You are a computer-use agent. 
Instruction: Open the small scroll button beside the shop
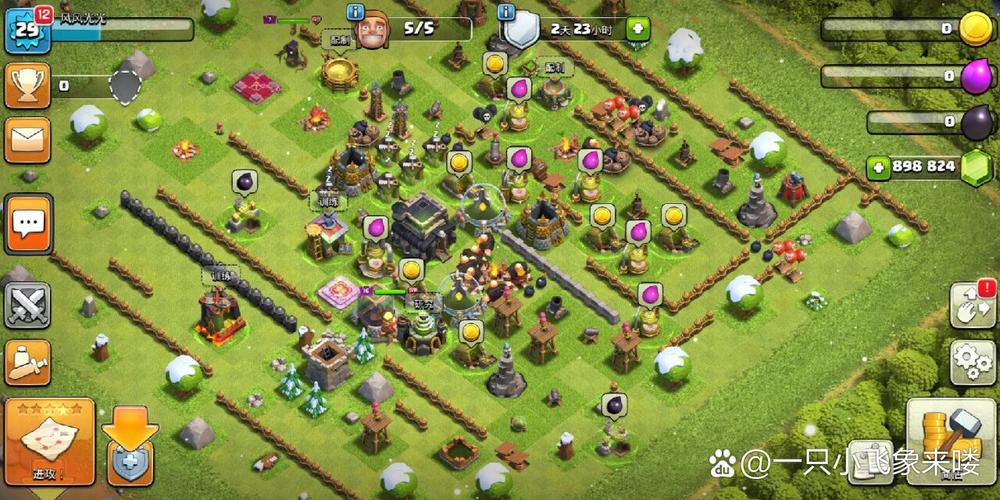point(871,462)
